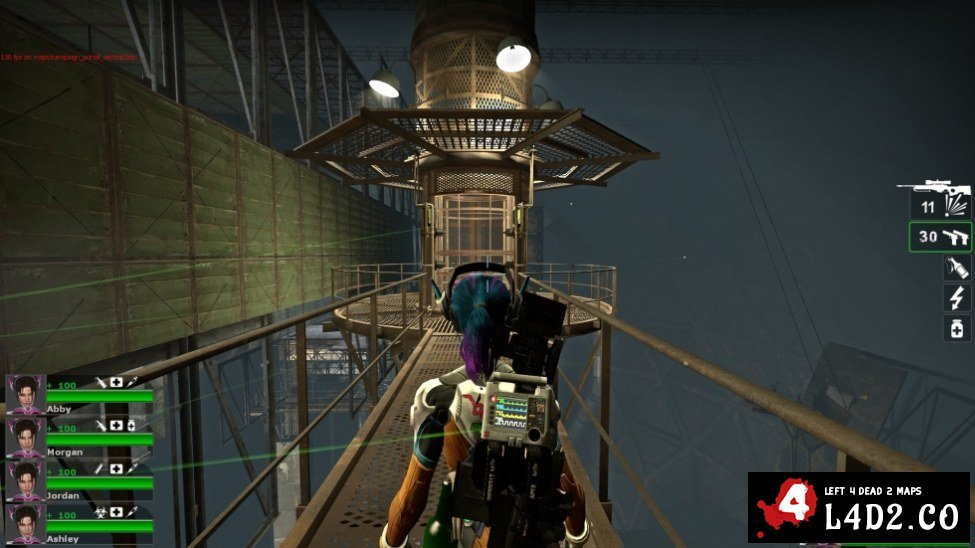Choose Ashley's character portrait
The width and height of the screenshot is (975, 548).
point(25,523)
